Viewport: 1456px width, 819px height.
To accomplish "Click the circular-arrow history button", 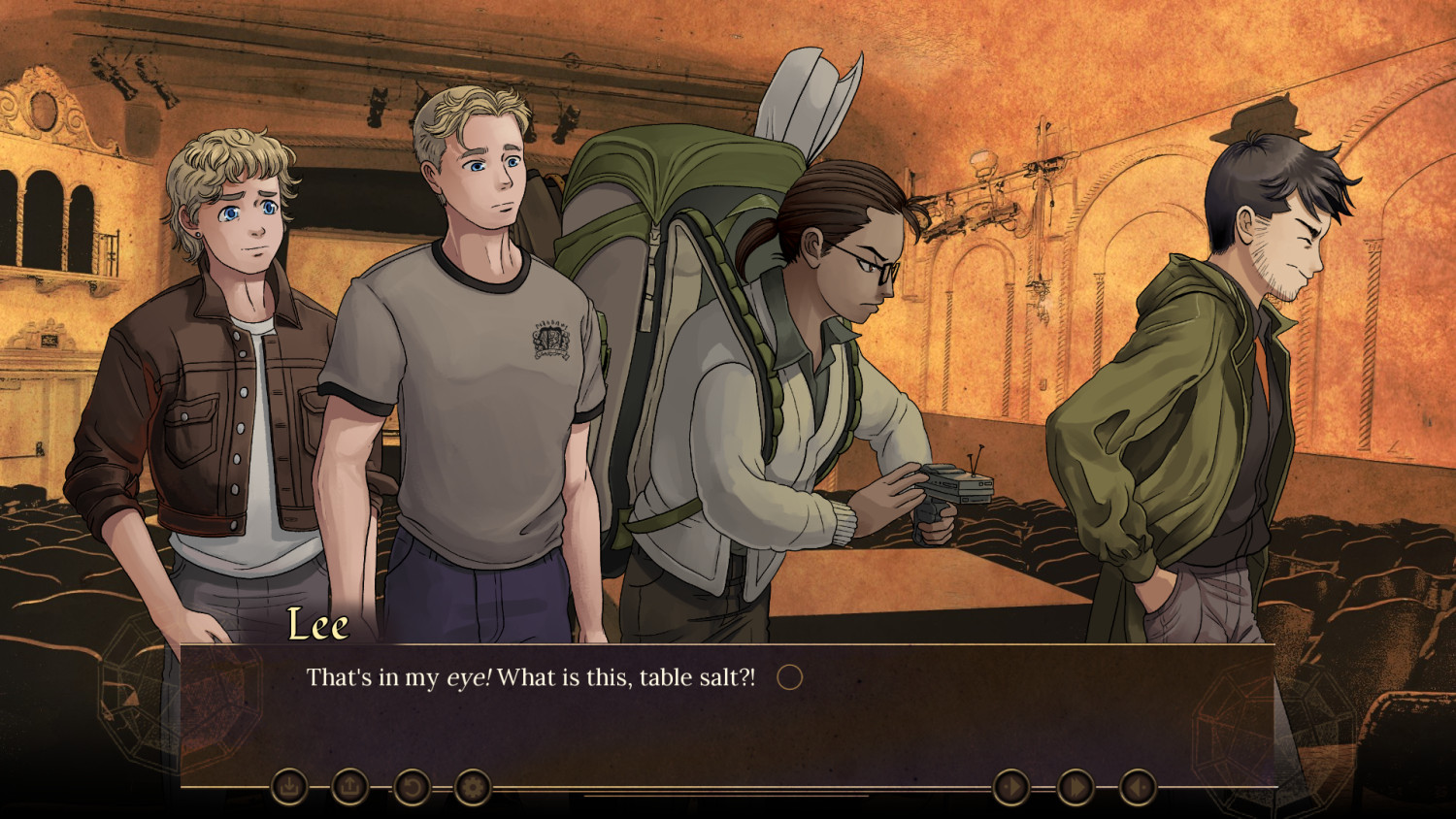I will (412, 787).
